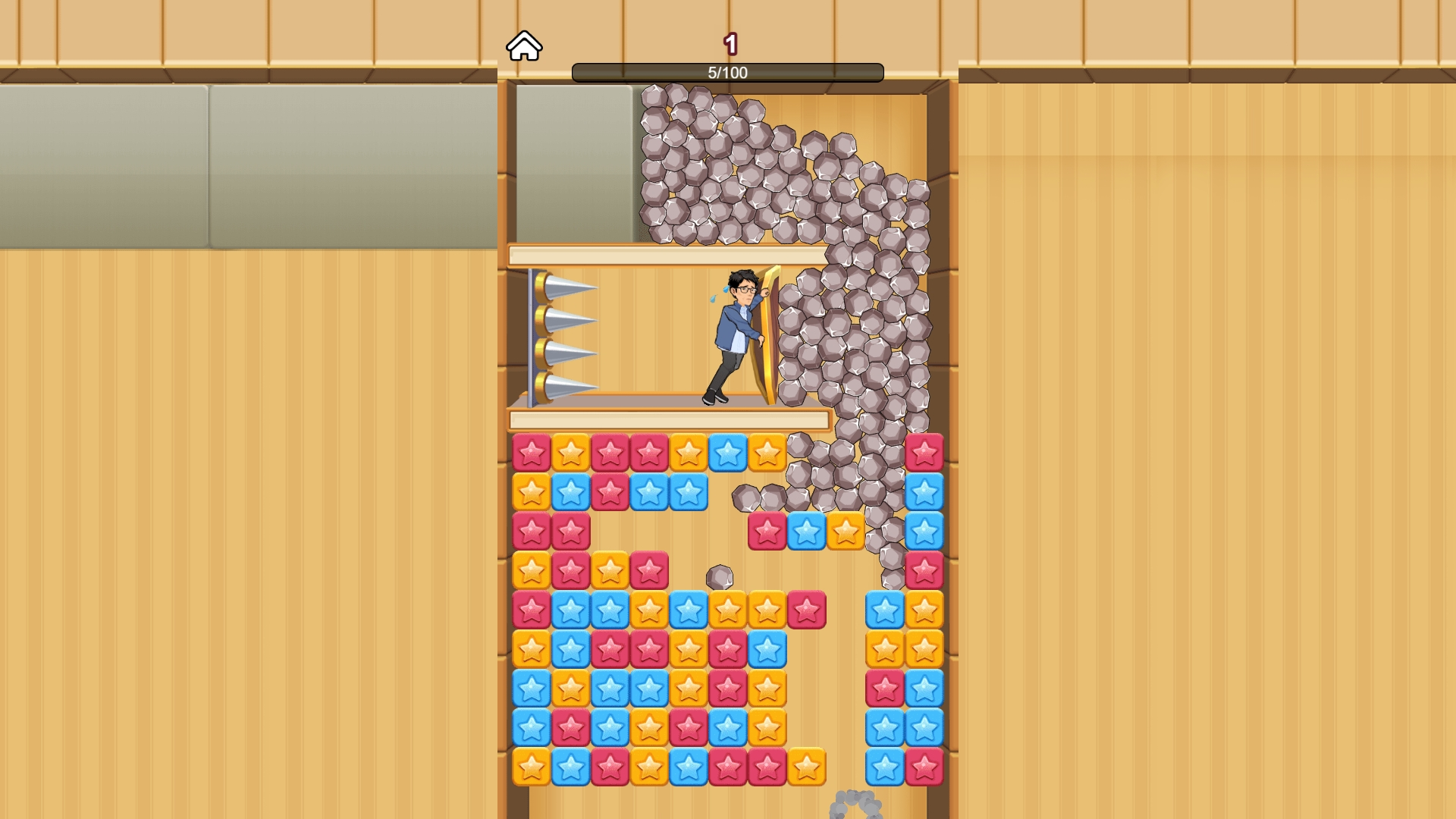1456x819 pixels.
Task: Select the topmost red star block
Action: tap(533, 452)
